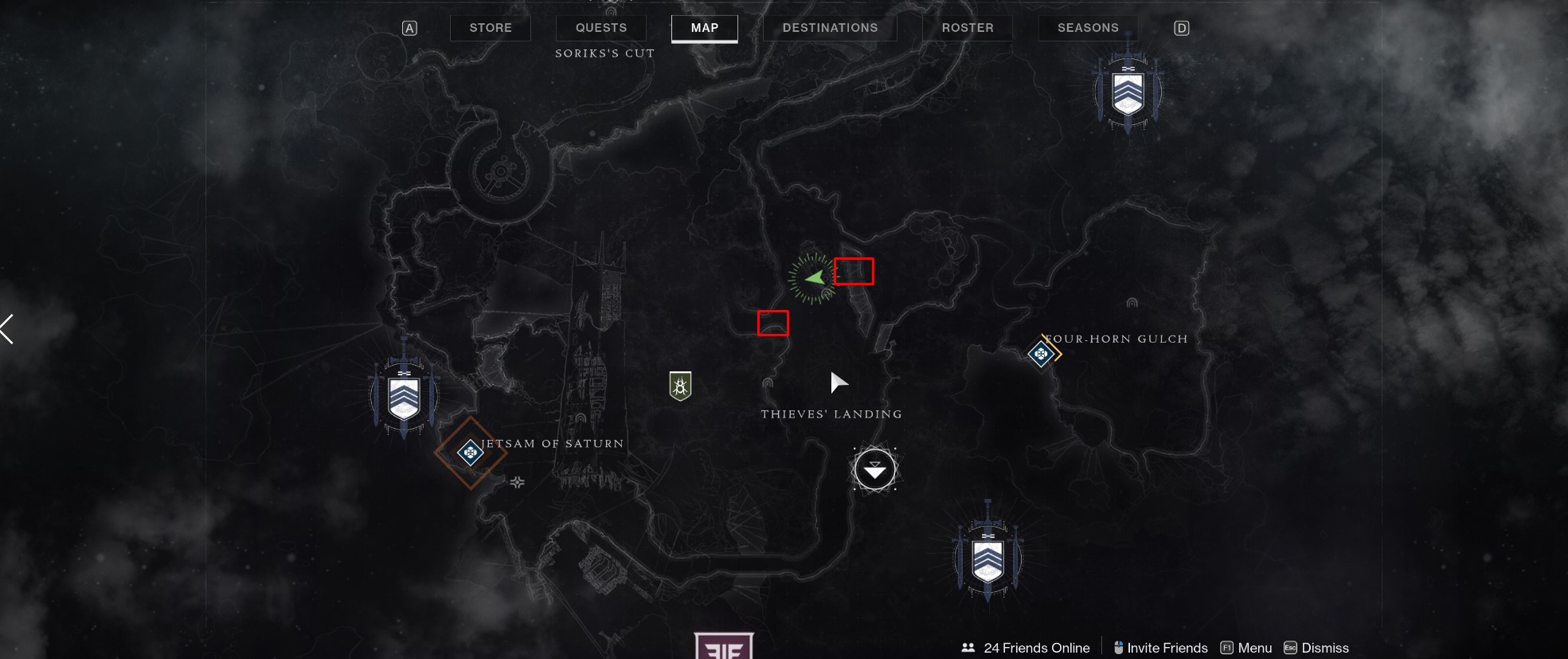Switch to the ROSTER tab

click(967, 27)
